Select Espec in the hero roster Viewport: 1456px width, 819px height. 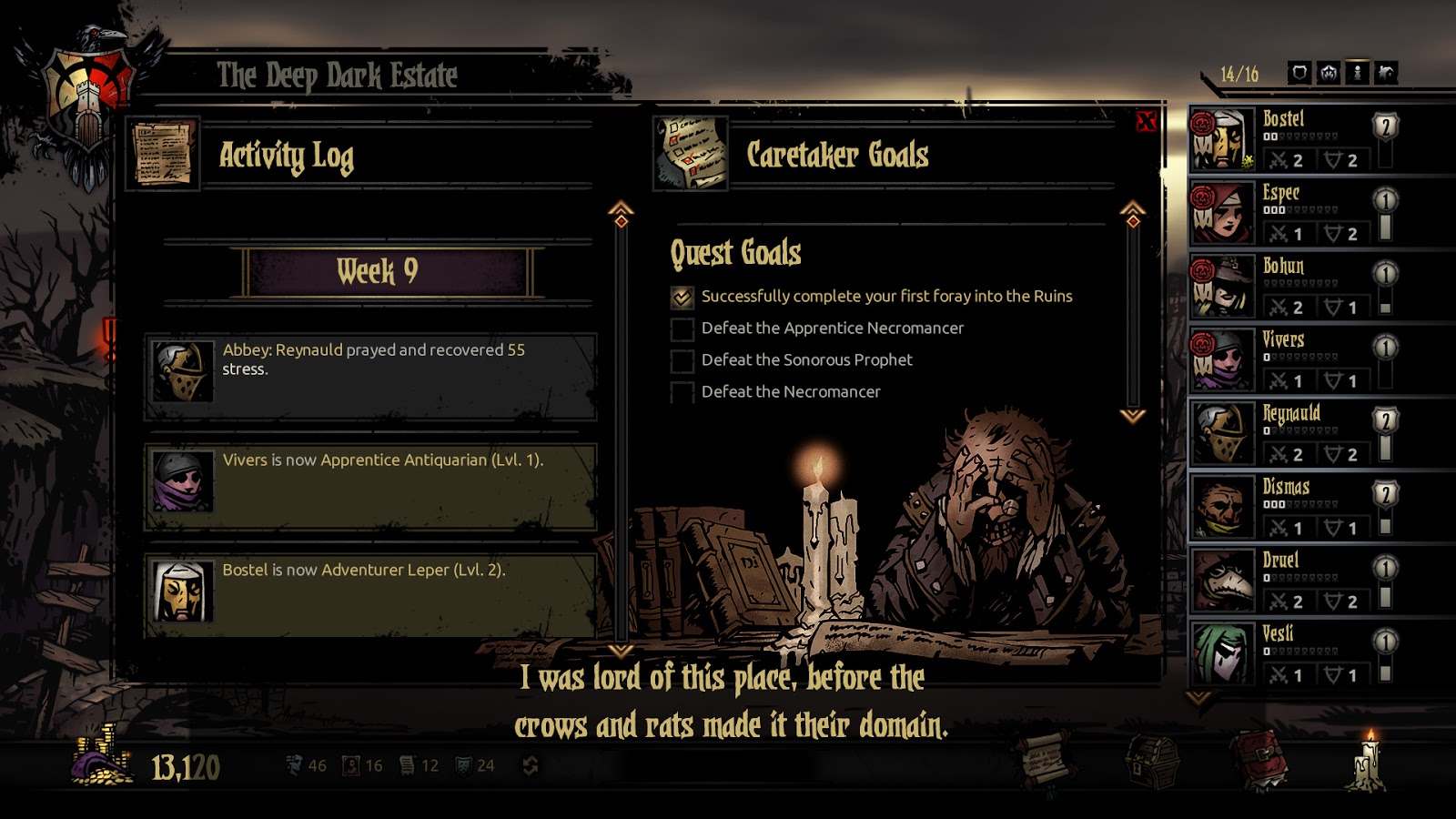1292,213
